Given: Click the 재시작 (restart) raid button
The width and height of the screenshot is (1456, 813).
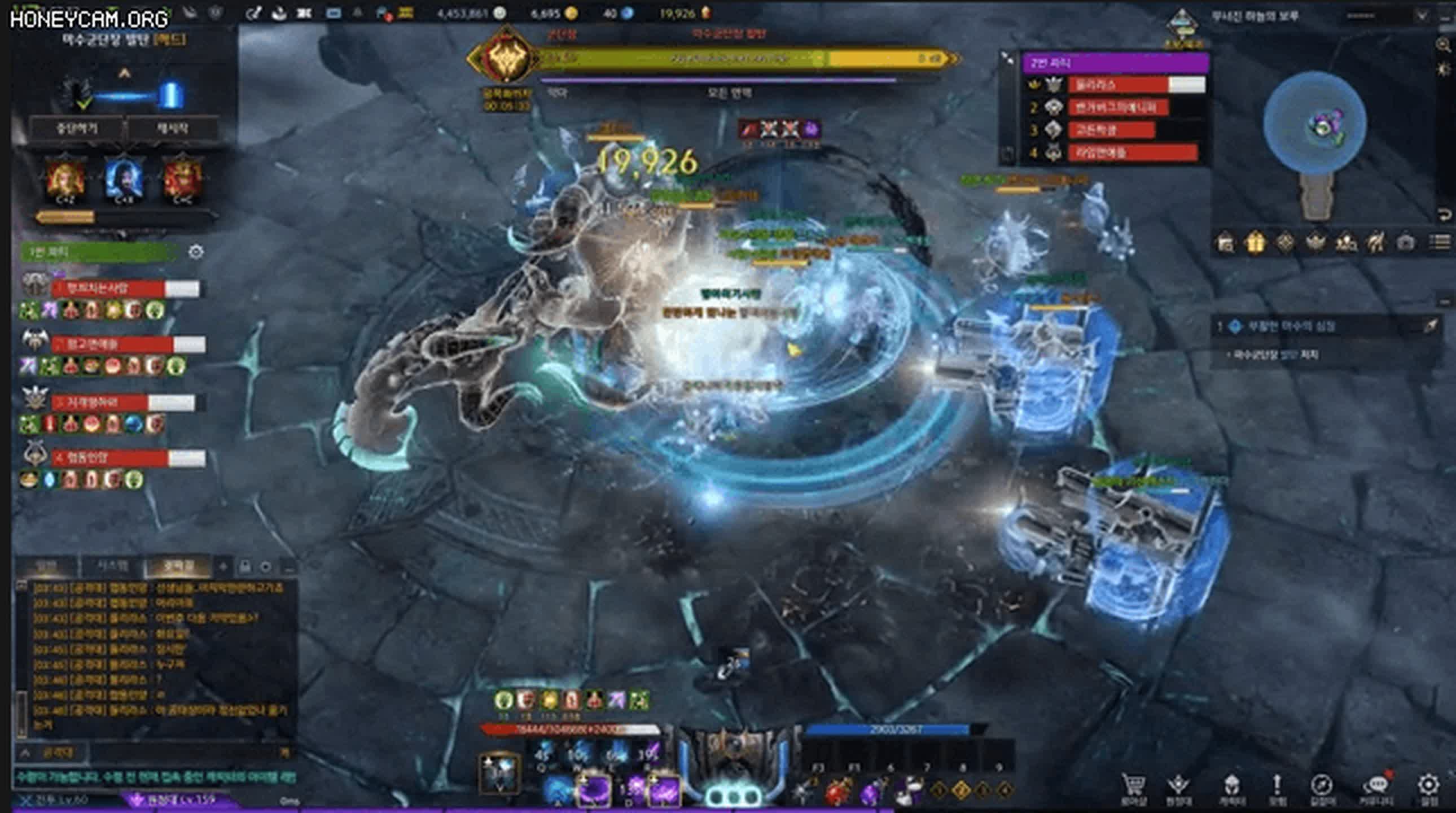Looking at the screenshot, I should point(172,128).
